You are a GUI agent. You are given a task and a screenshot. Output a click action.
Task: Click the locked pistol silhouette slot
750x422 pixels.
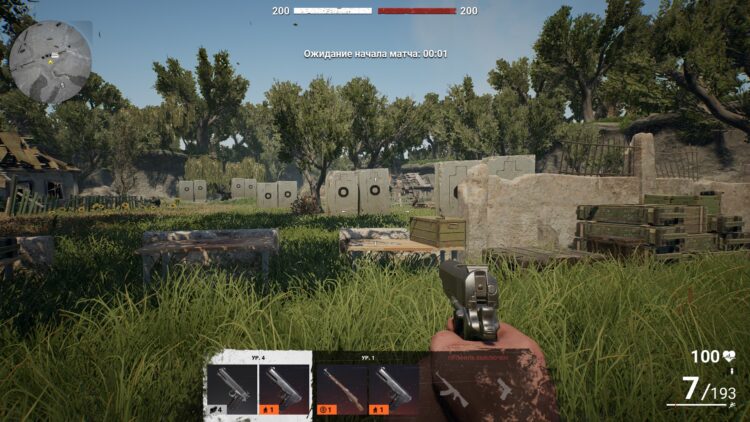[505, 390]
